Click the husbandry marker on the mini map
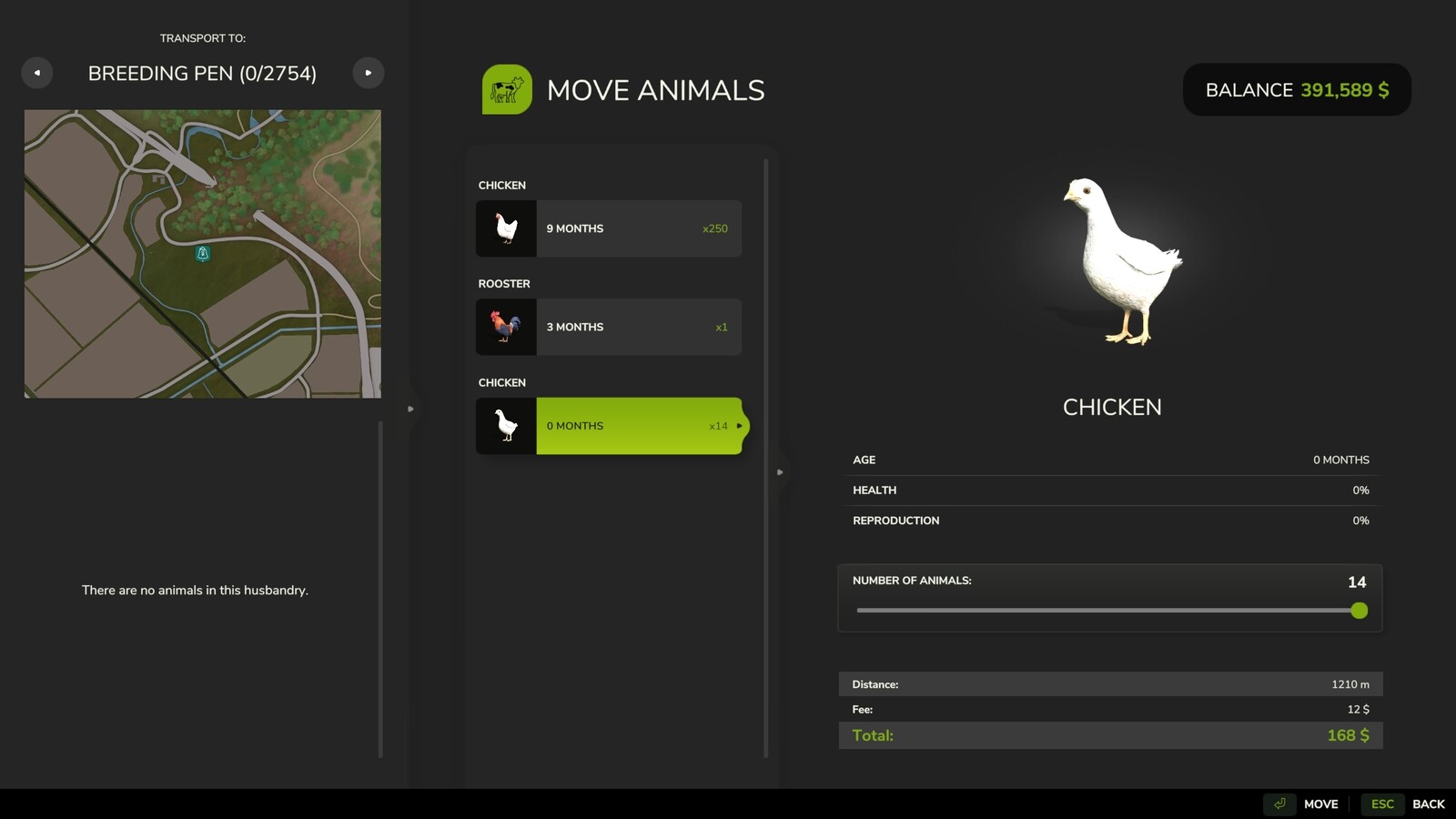The height and width of the screenshot is (819, 1456). coord(202,255)
